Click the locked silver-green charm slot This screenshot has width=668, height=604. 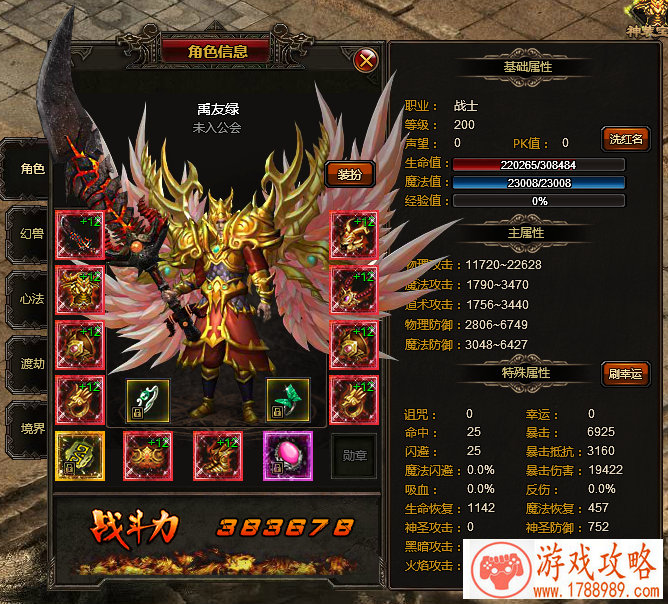click(x=147, y=400)
